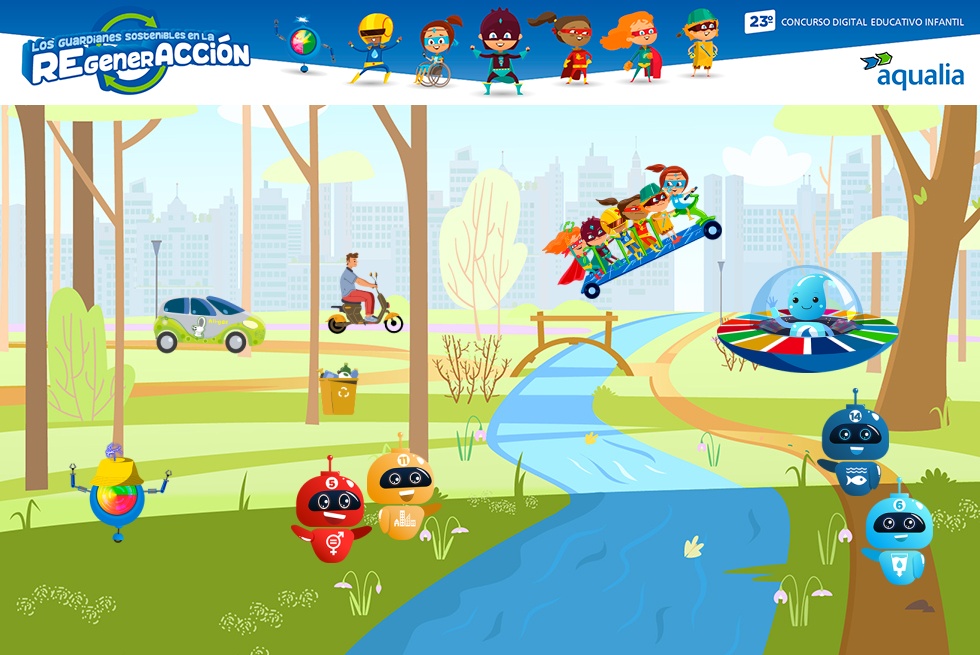Open the Aqualia logo link
980x655 pixels.
(912, 69)
